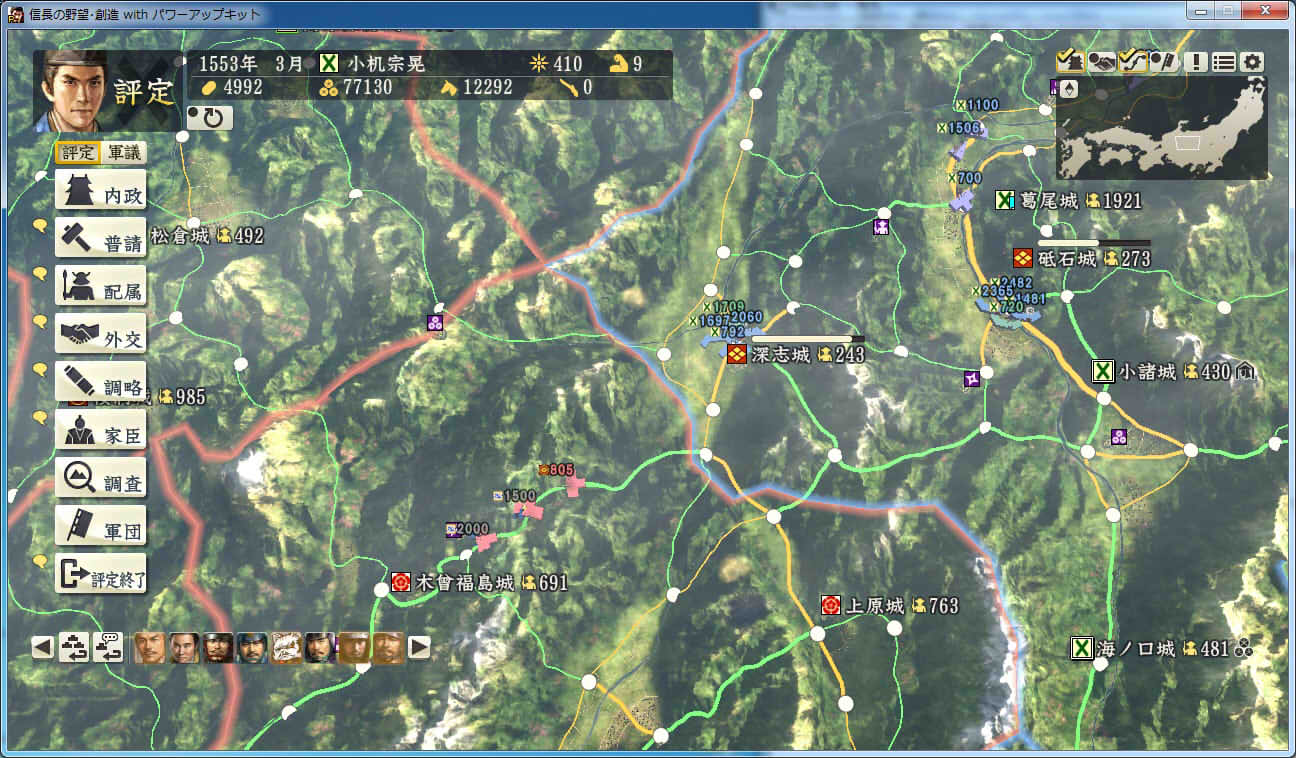
Task: Toggle the handshake diplomacy map filter
Action: 1101,62
